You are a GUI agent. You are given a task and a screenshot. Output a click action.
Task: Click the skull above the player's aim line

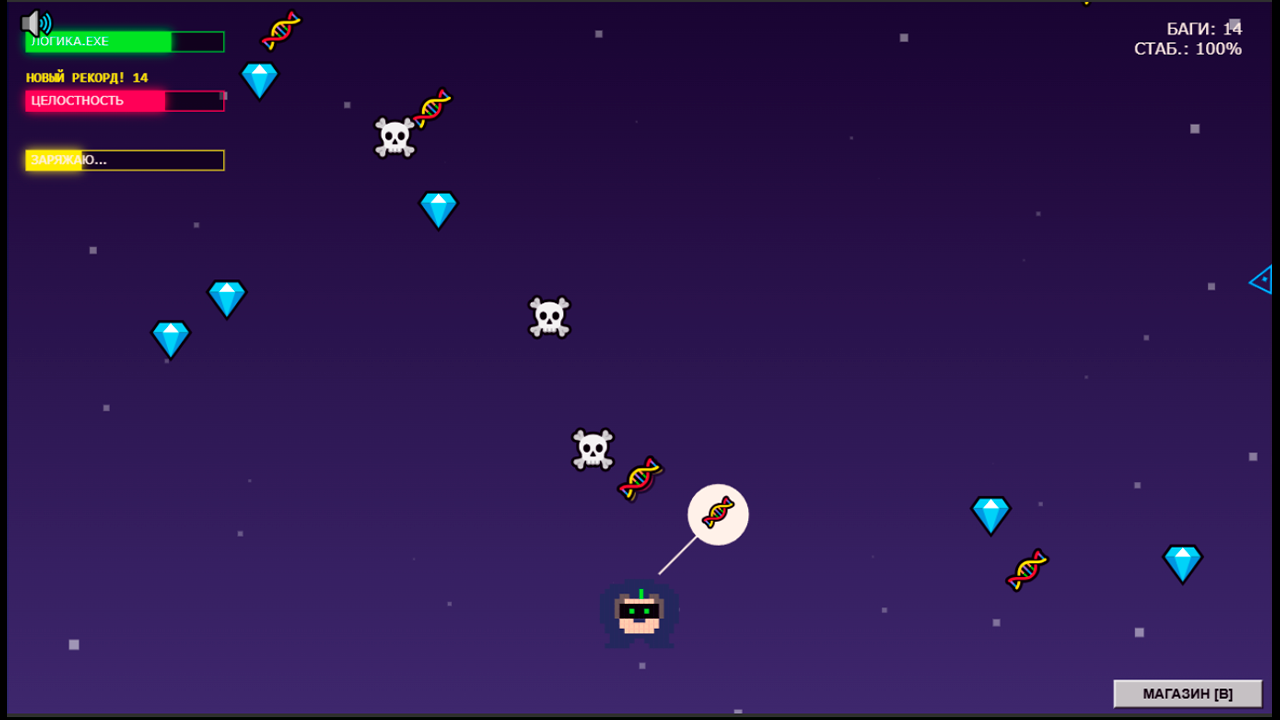click(591, 447)
